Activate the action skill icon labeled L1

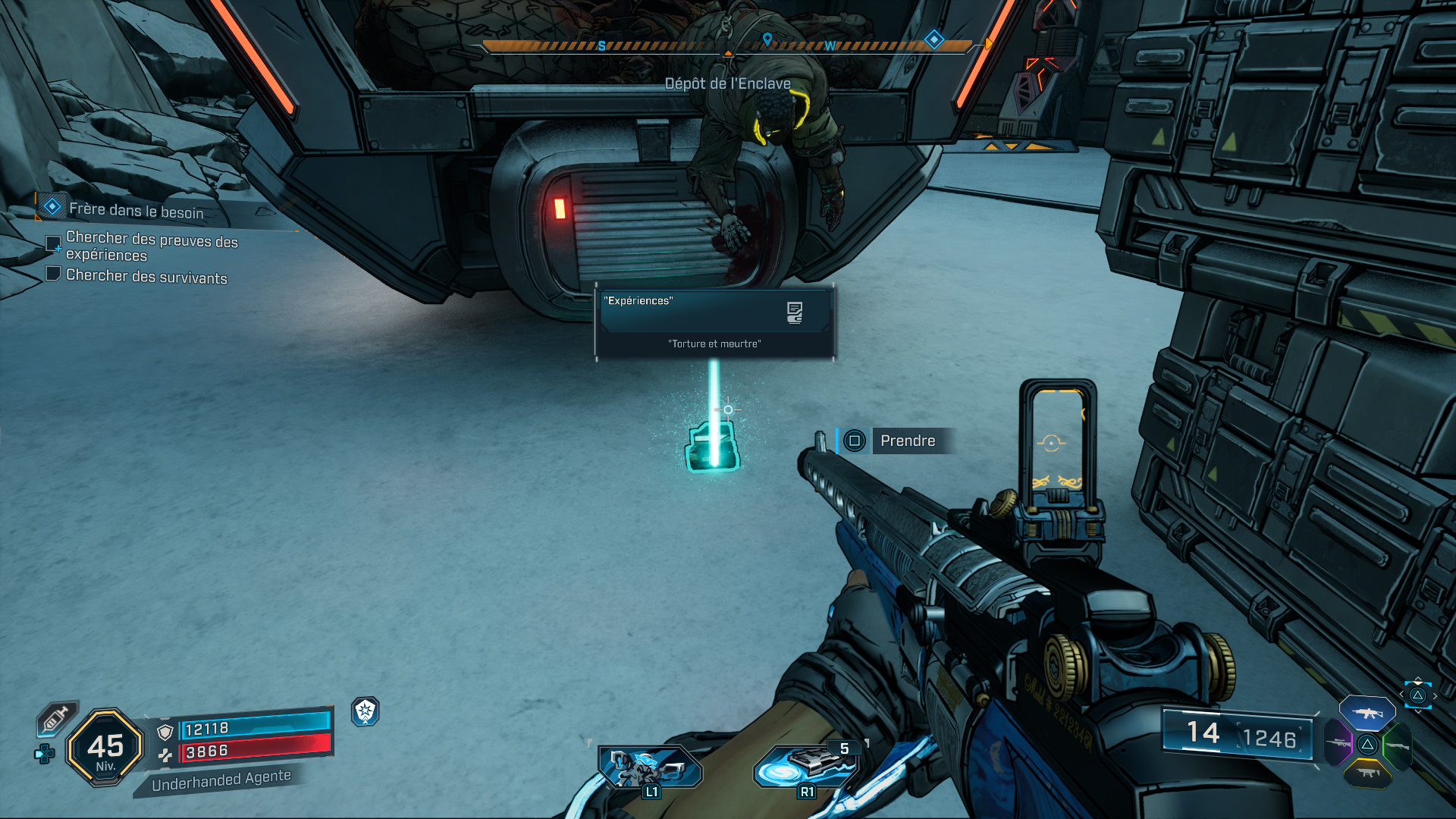[x=650, y=768]
